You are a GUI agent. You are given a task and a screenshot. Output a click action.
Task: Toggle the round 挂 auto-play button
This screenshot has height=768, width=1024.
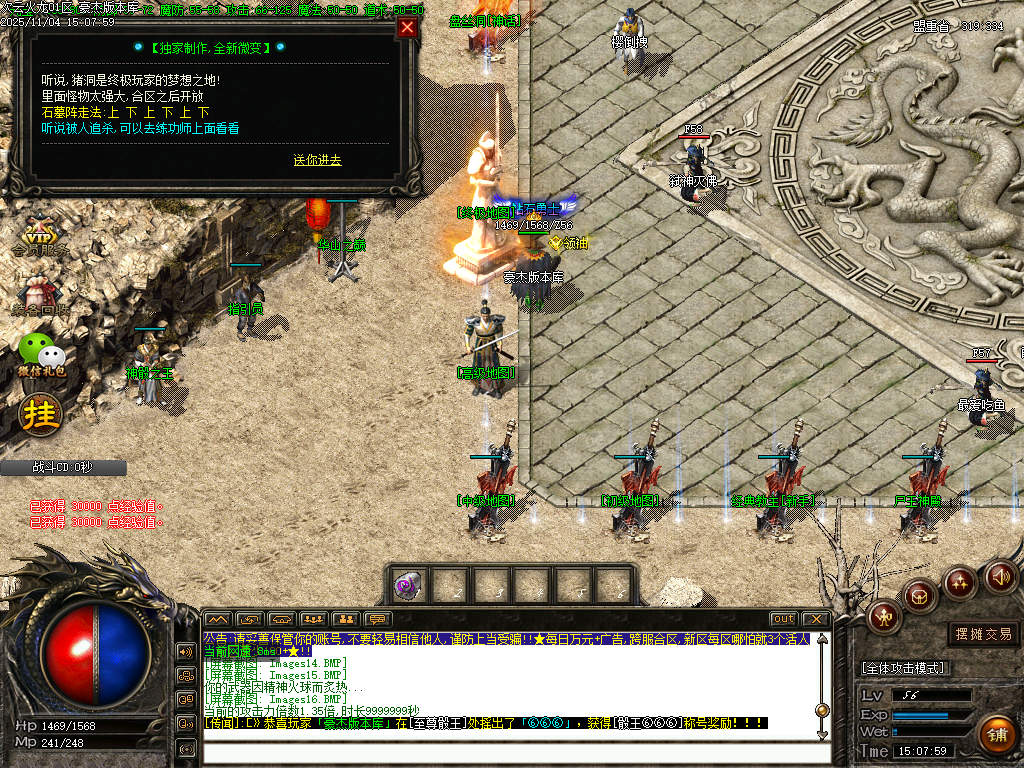(x=41, y=413)
